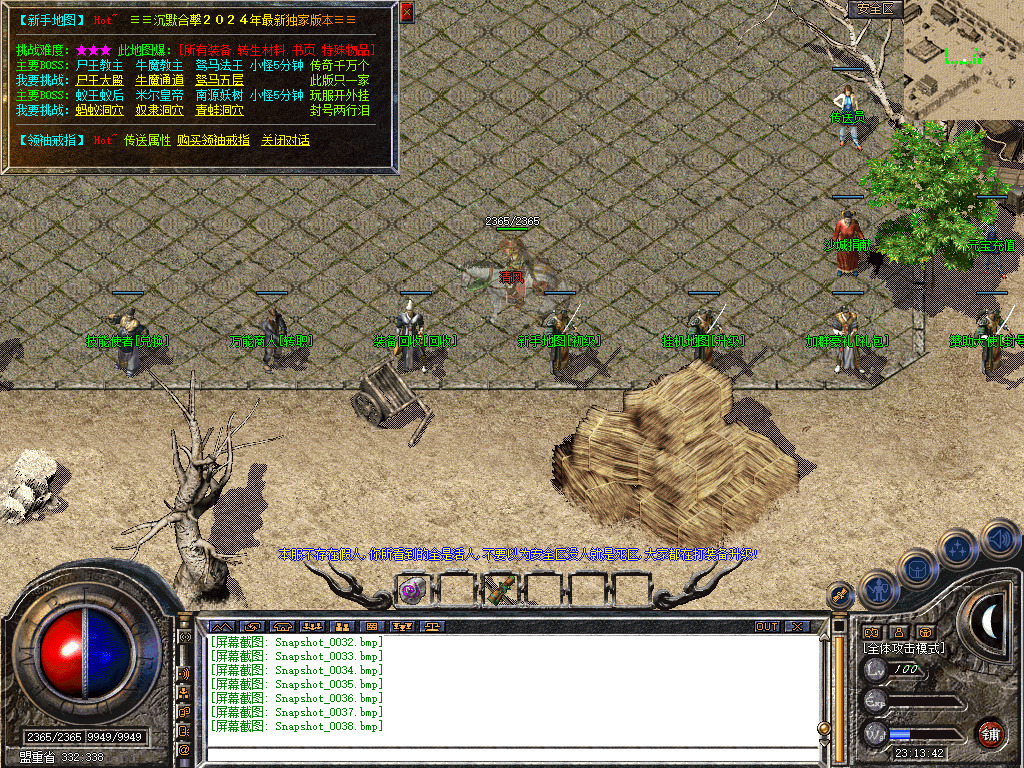The image size is (1024, 768).
Task: Use the purple scroll item in belt
Action: (x=411, y=591)
